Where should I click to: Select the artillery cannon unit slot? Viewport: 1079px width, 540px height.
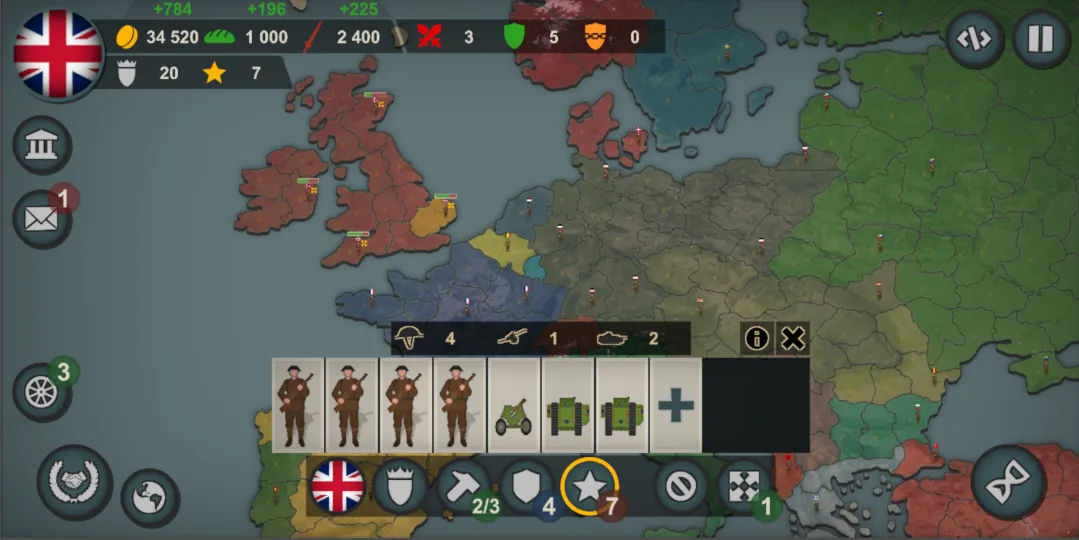point(514,405)
